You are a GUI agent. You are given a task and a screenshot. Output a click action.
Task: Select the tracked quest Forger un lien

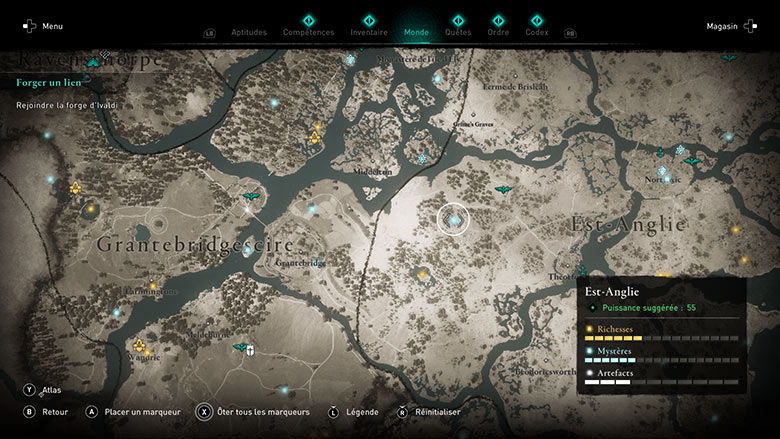(x=49, y=82)
